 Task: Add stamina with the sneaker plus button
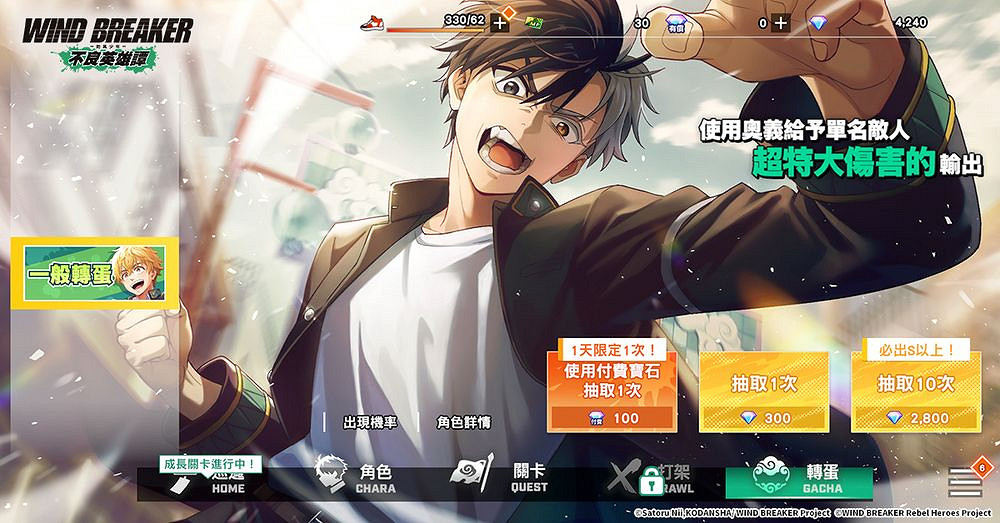pos(500,22)
